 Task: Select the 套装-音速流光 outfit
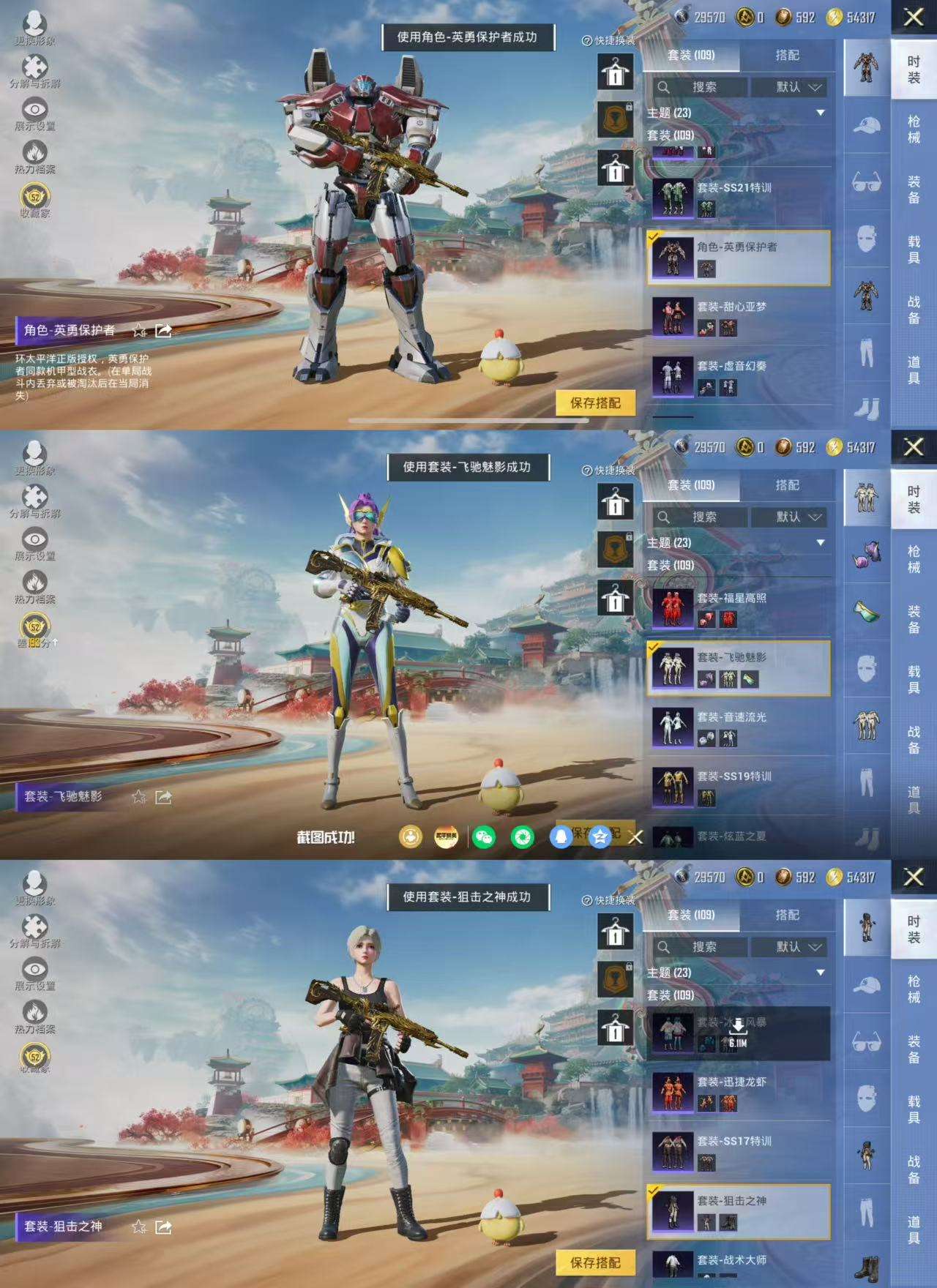tap(739, 727)
